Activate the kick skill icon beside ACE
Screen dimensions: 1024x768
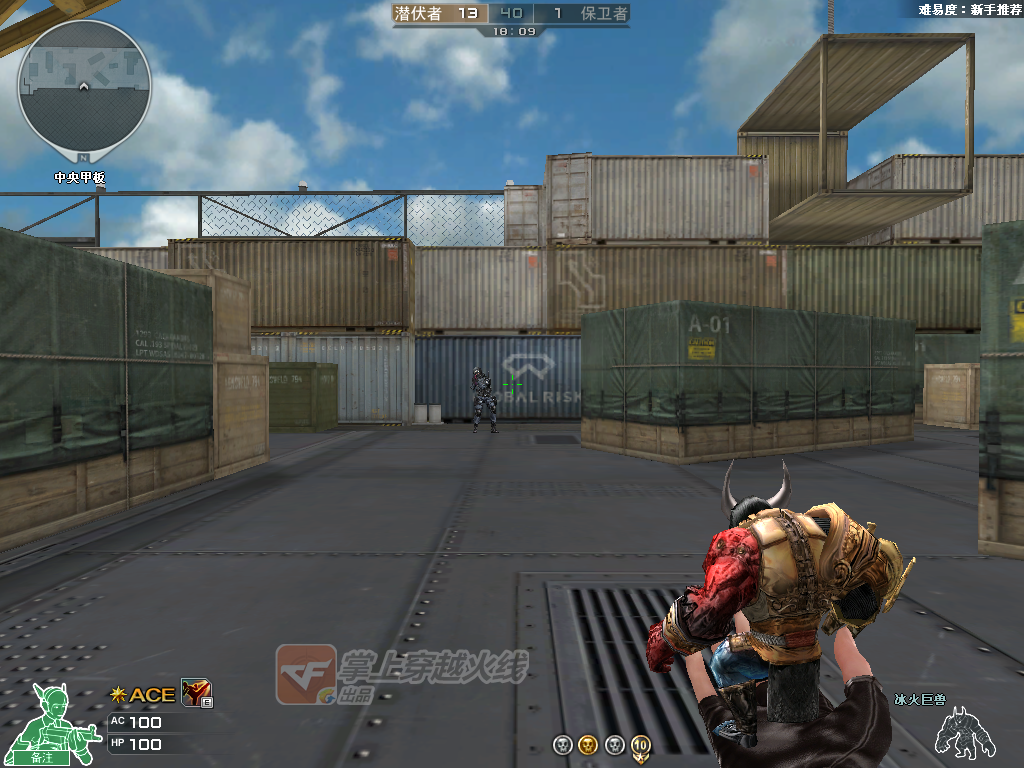point(195,693)
